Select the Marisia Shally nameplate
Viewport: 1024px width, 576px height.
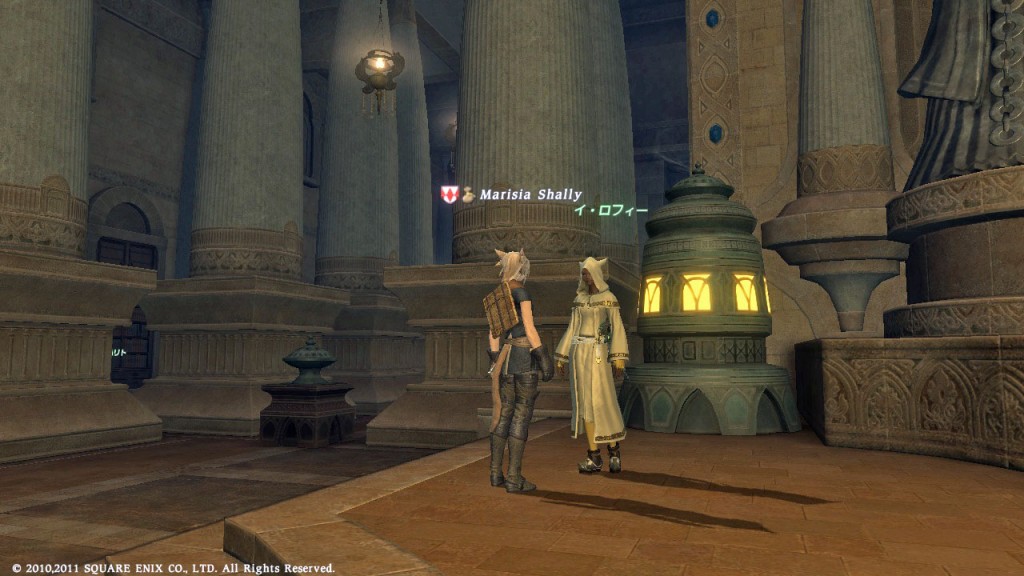(x=529, y=195)
